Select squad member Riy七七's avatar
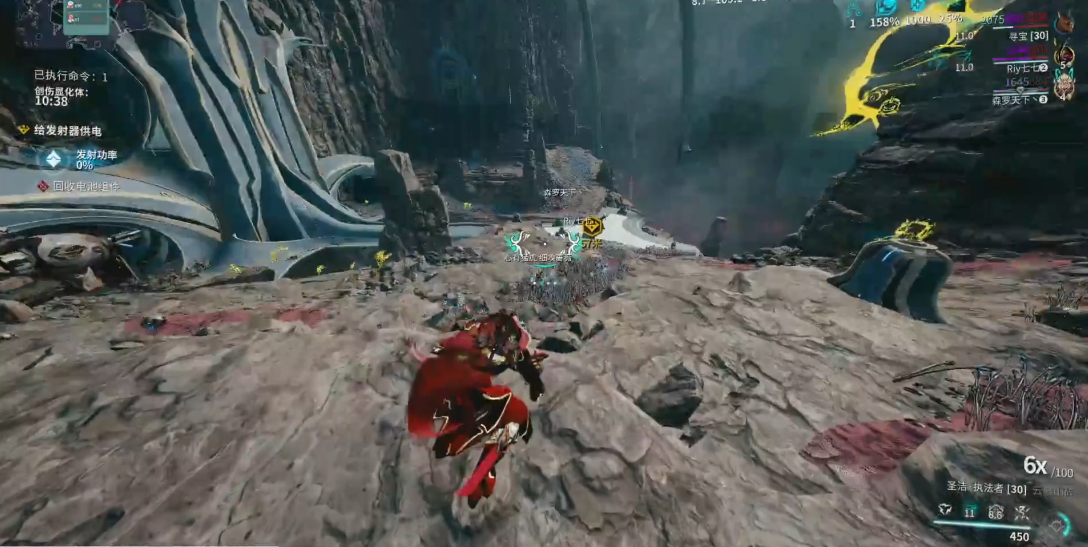Viewport: 1088px width, 547px height. pos(1062,55)
